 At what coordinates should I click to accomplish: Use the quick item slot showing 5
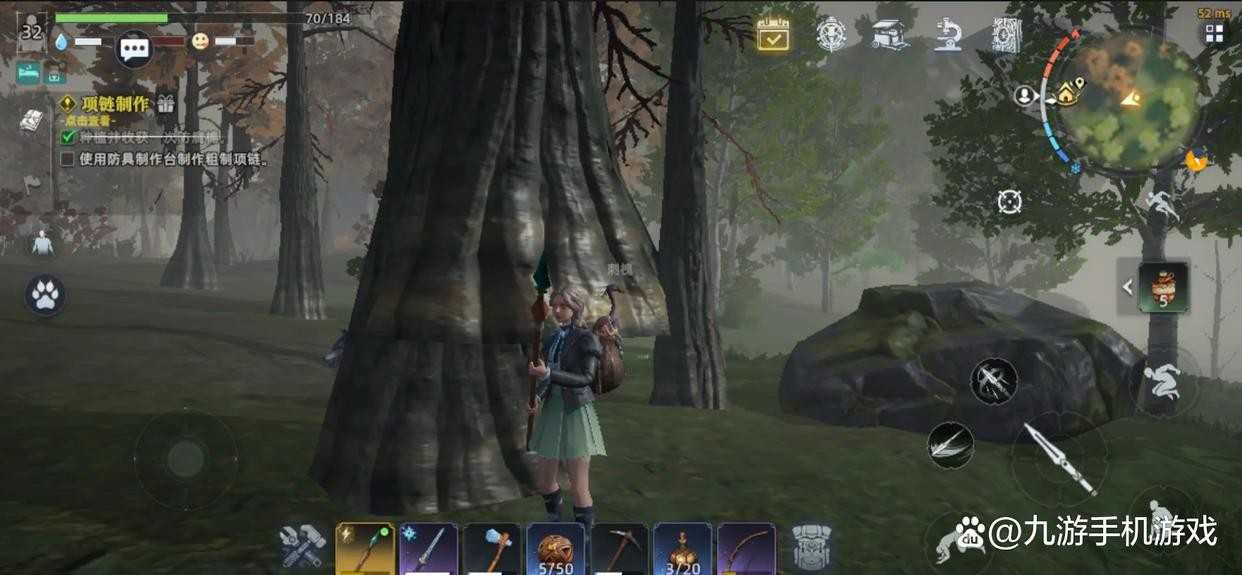[1164, 287]
